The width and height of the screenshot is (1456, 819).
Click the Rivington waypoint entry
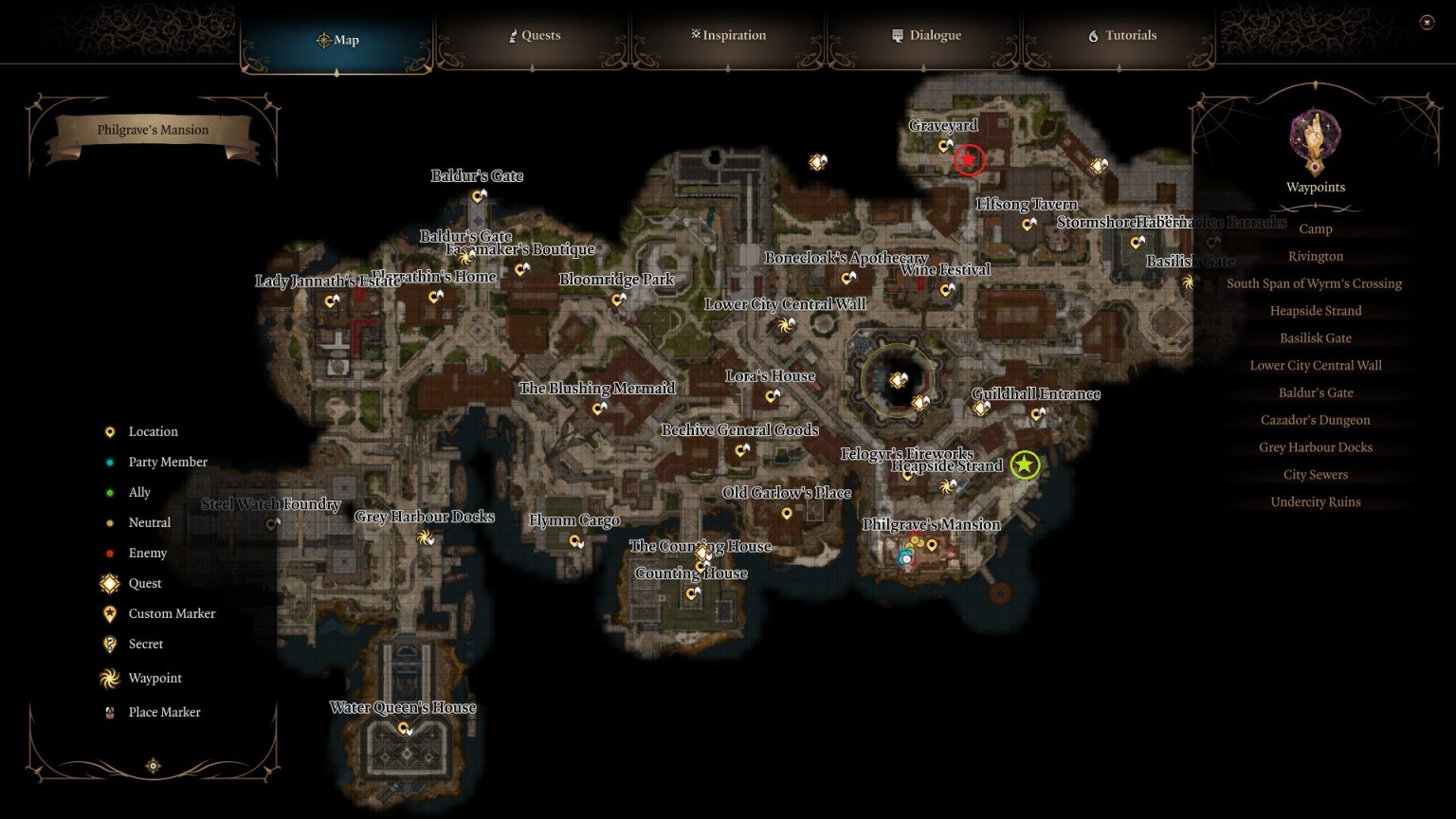tap(1315, 256)
